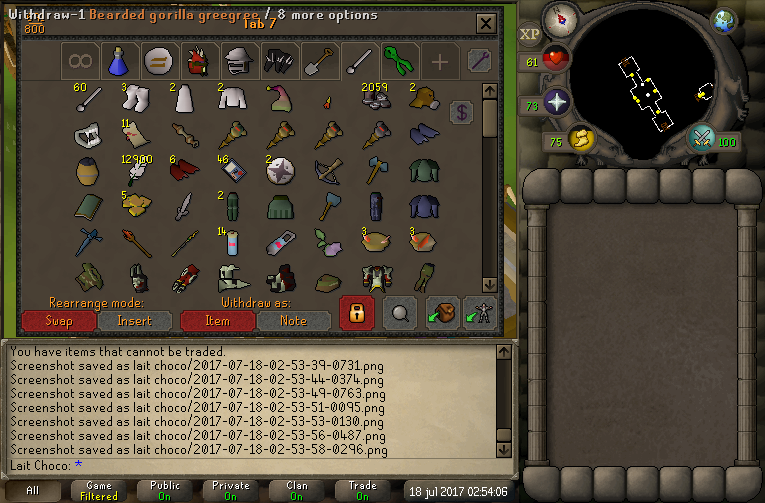The height and width of the screenshot is (503, 765).
Task: Open the spade bank tab
Action: tap(318, 62)
